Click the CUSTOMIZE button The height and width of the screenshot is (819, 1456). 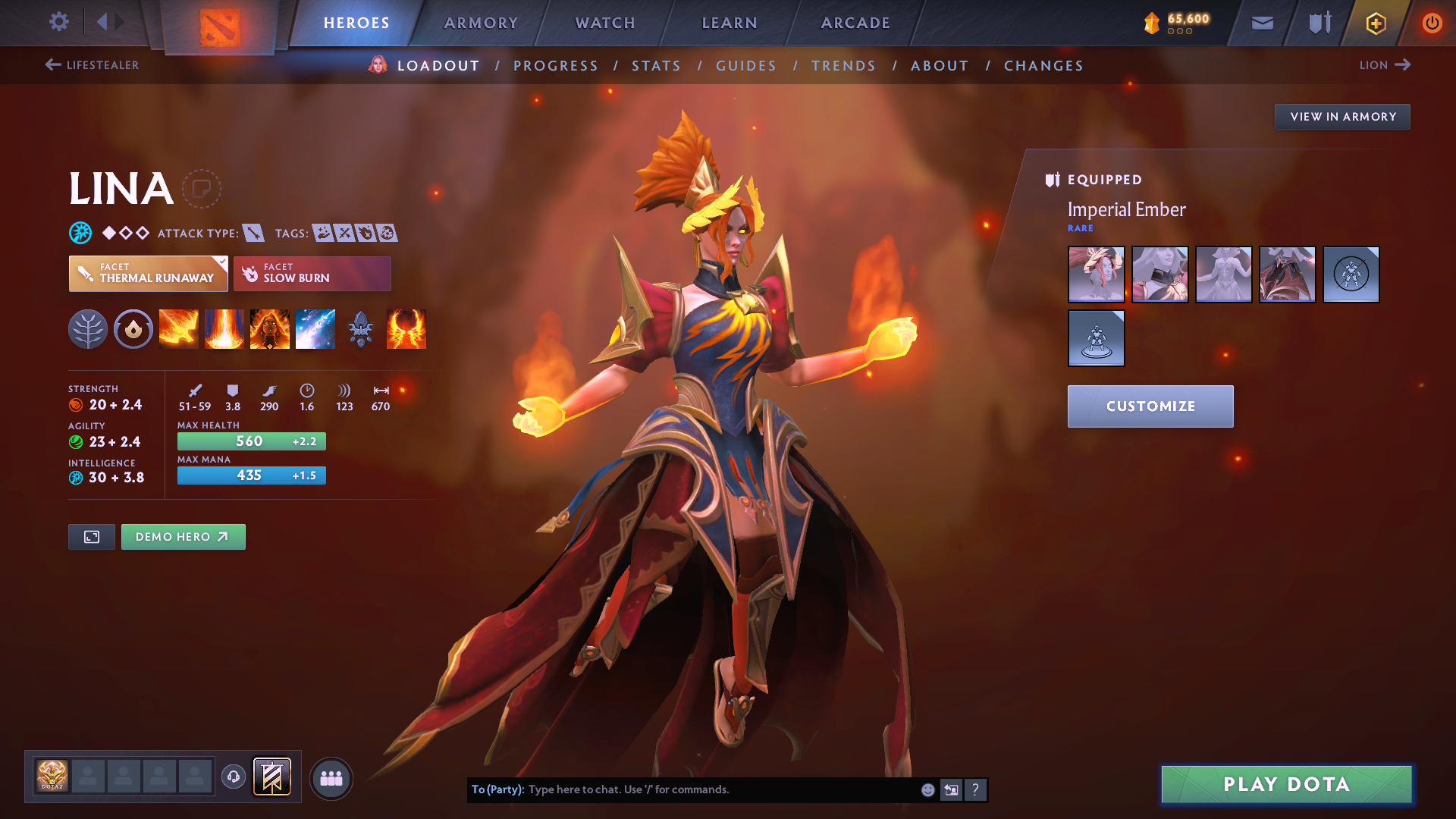coord(1150,406)
